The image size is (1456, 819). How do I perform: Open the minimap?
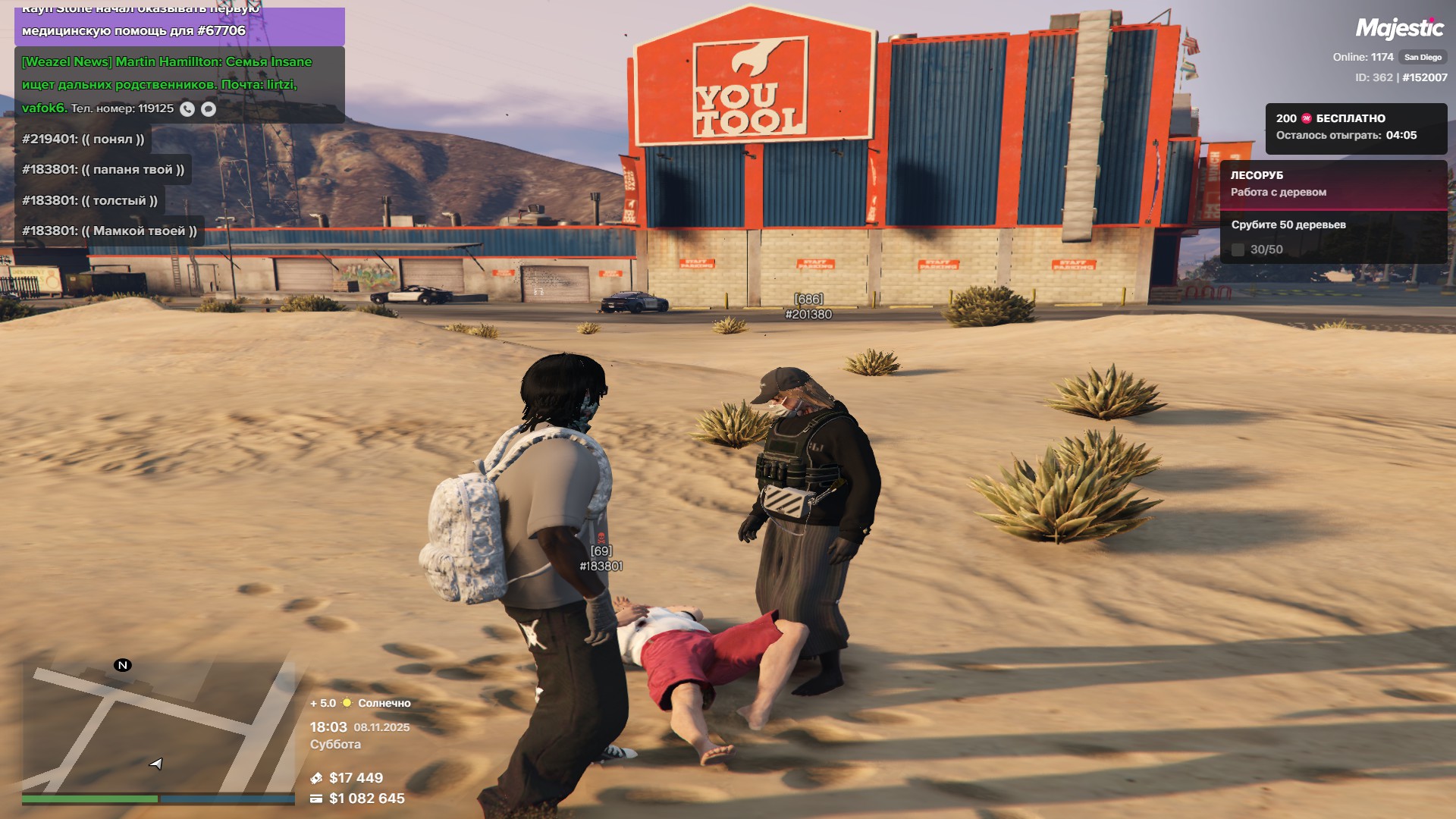click(158, 726)
